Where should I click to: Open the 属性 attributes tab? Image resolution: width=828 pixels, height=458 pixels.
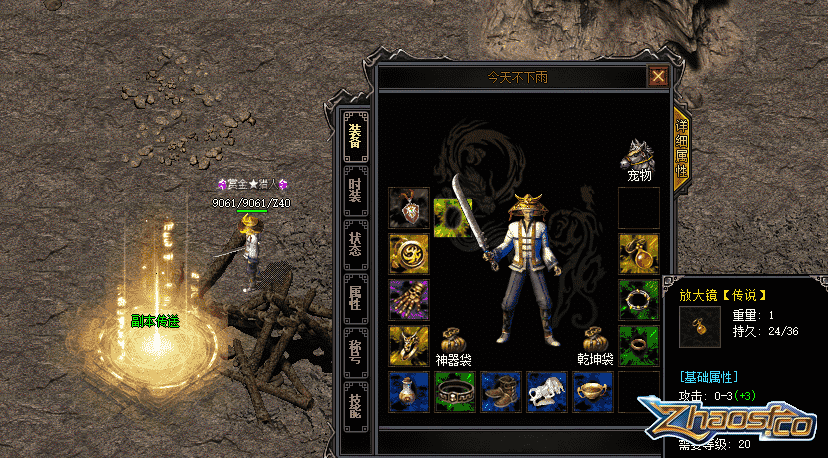[355, 297]
